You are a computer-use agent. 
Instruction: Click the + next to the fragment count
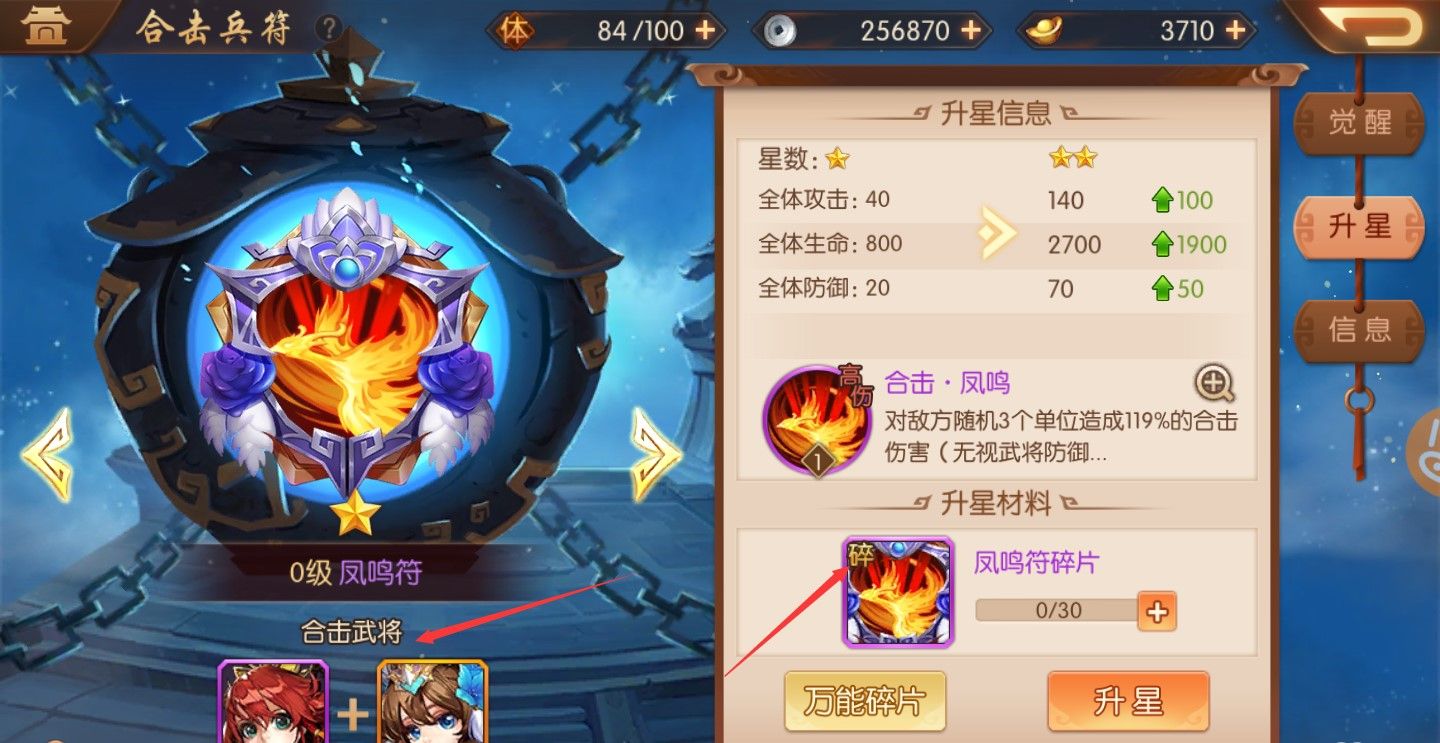(1157, 611)
